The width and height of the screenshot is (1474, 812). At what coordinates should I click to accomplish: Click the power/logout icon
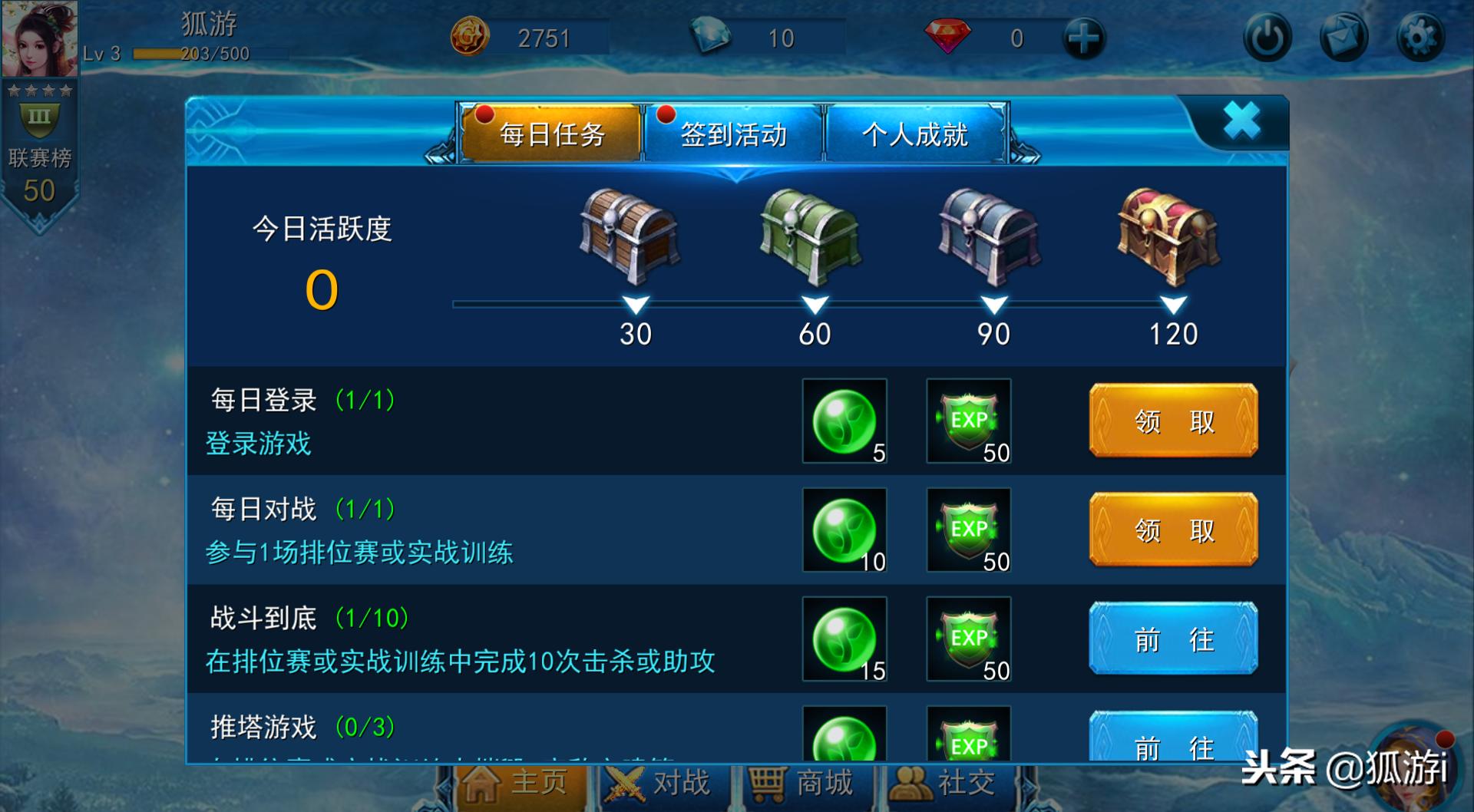coord(1268,36)
